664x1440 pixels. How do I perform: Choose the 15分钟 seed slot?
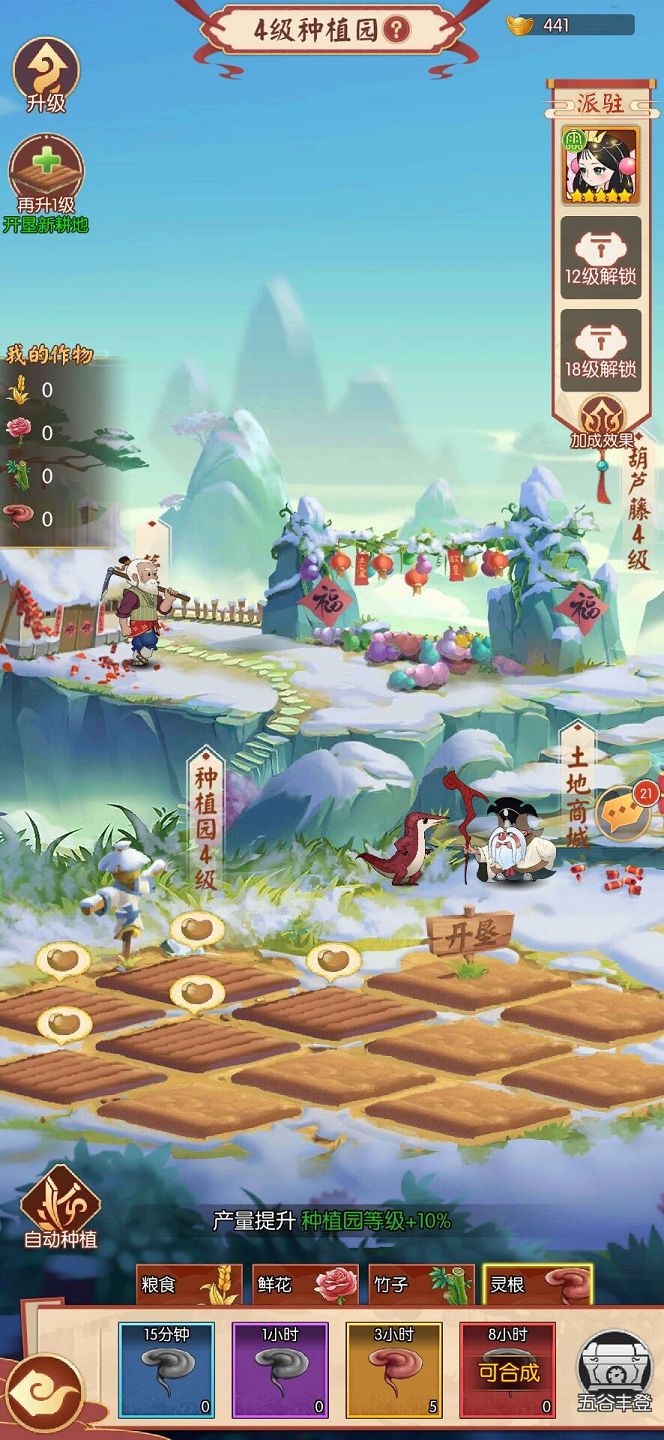166,1370
